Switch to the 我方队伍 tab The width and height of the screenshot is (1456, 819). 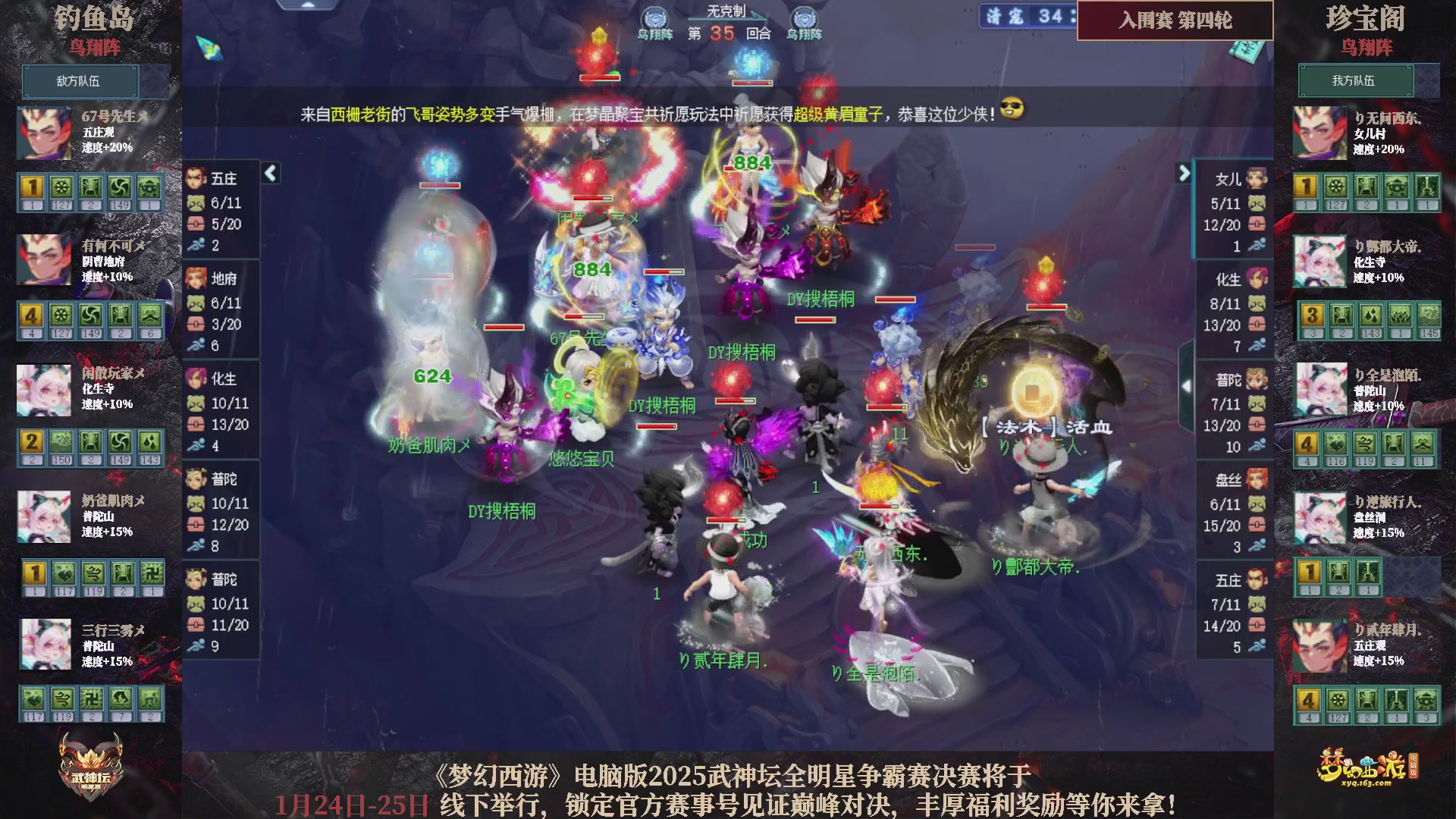click(x=1357, y=80)
